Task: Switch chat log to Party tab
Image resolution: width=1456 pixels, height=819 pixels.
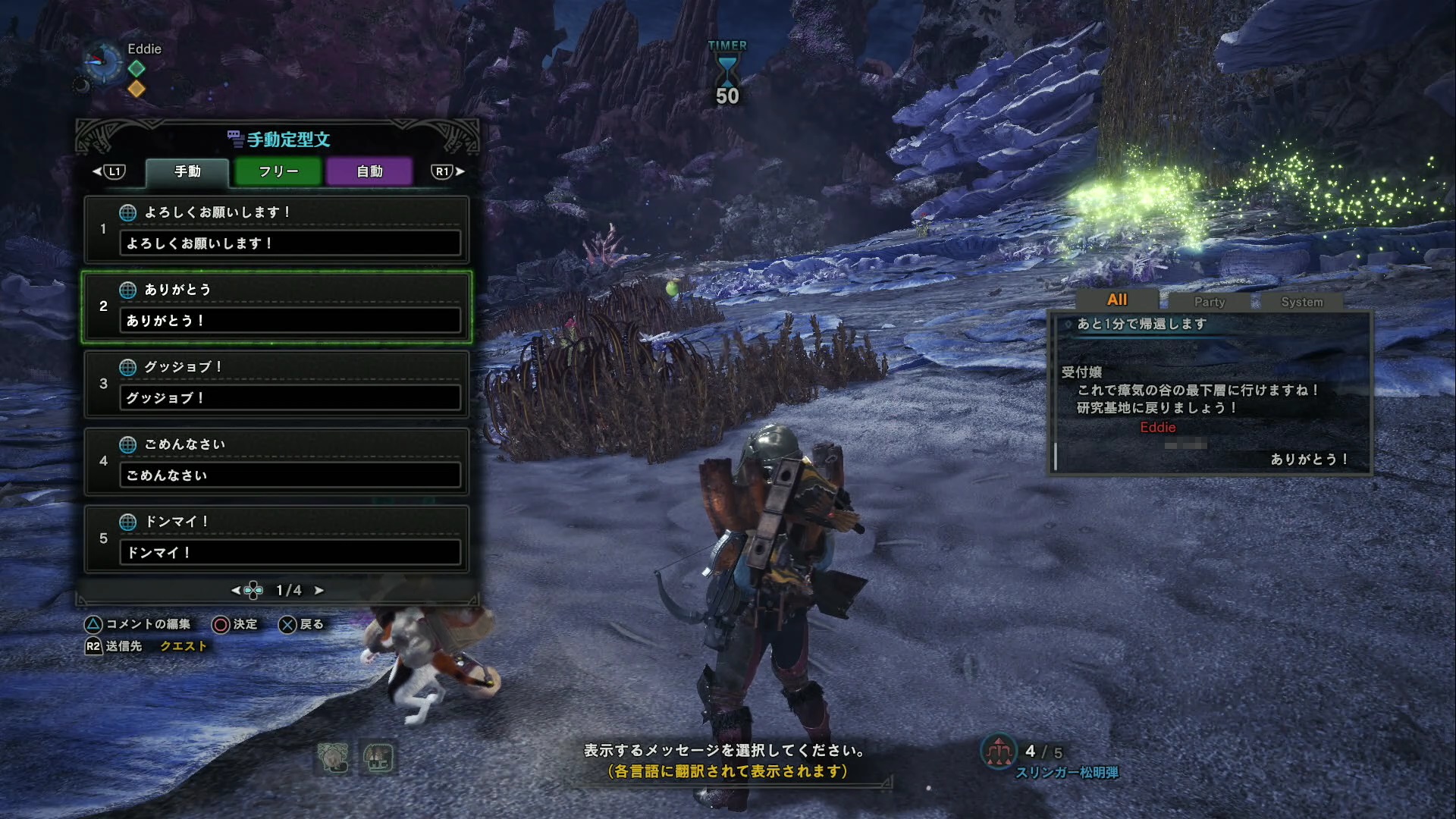Action: [x=1209, y=302]
